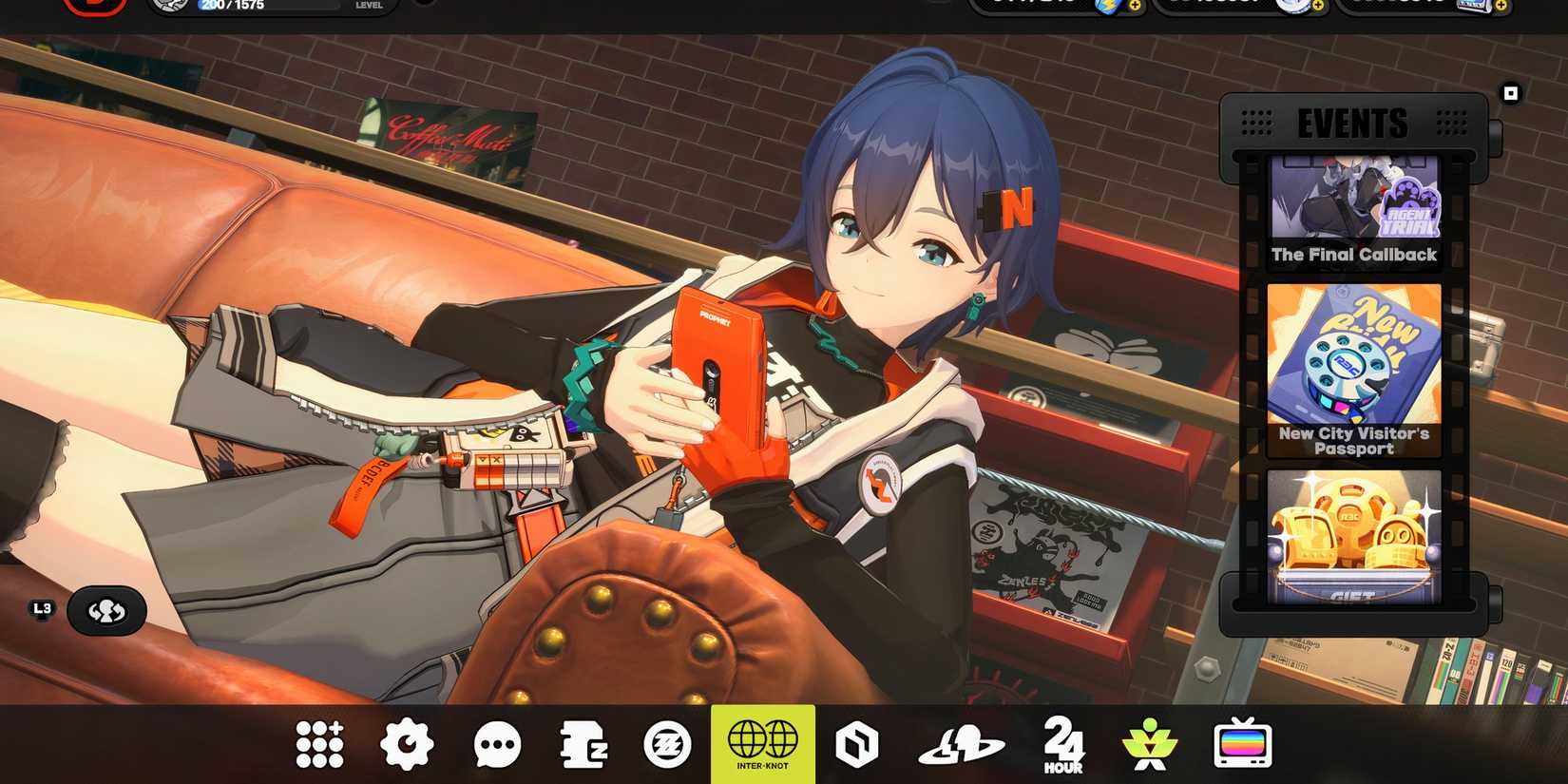Click the plus beside Polychrome currency
1568x784 pixels.
(x=1316, y=8)
